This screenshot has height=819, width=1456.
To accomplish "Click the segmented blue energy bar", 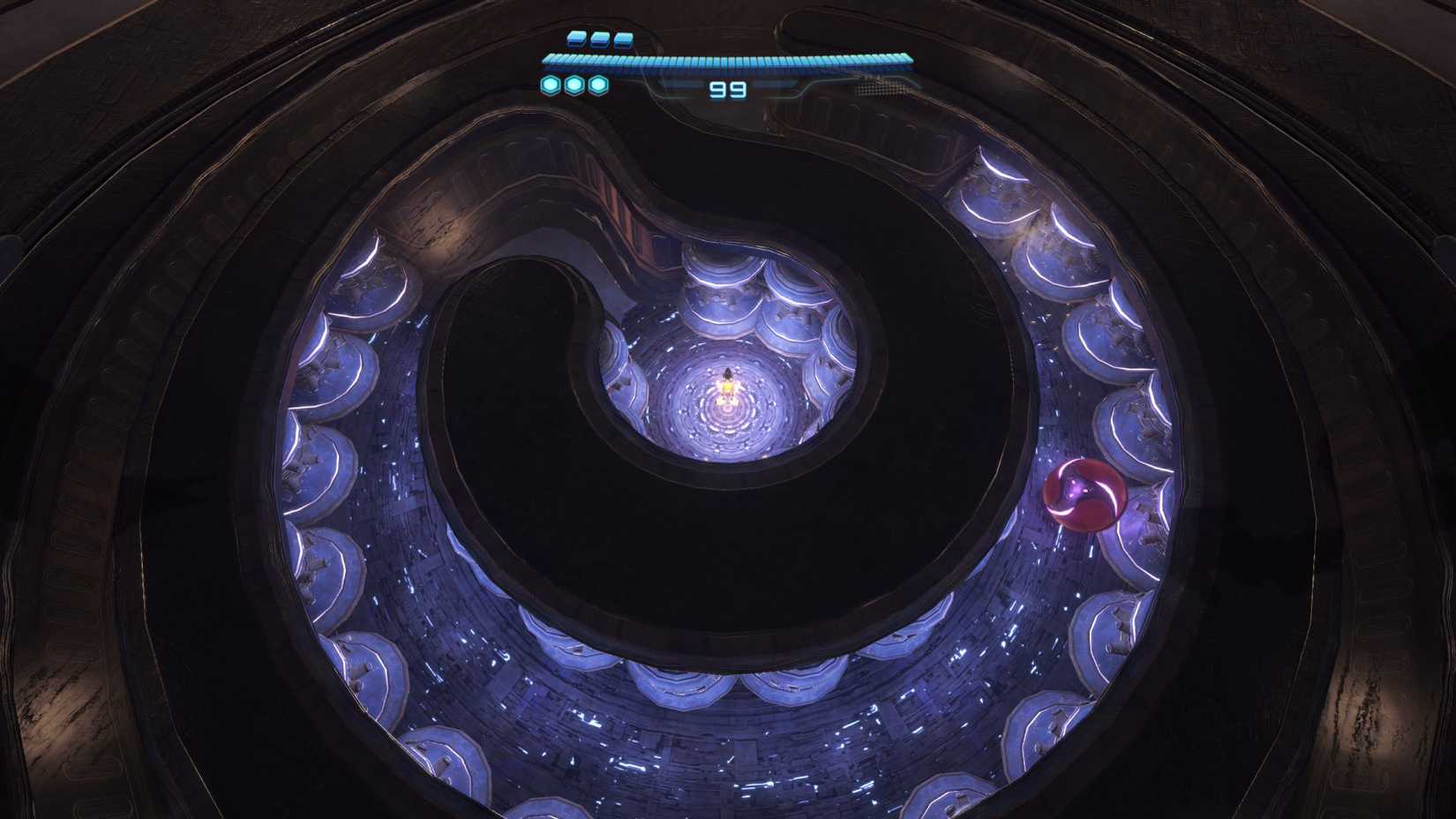I will [725, 58].
